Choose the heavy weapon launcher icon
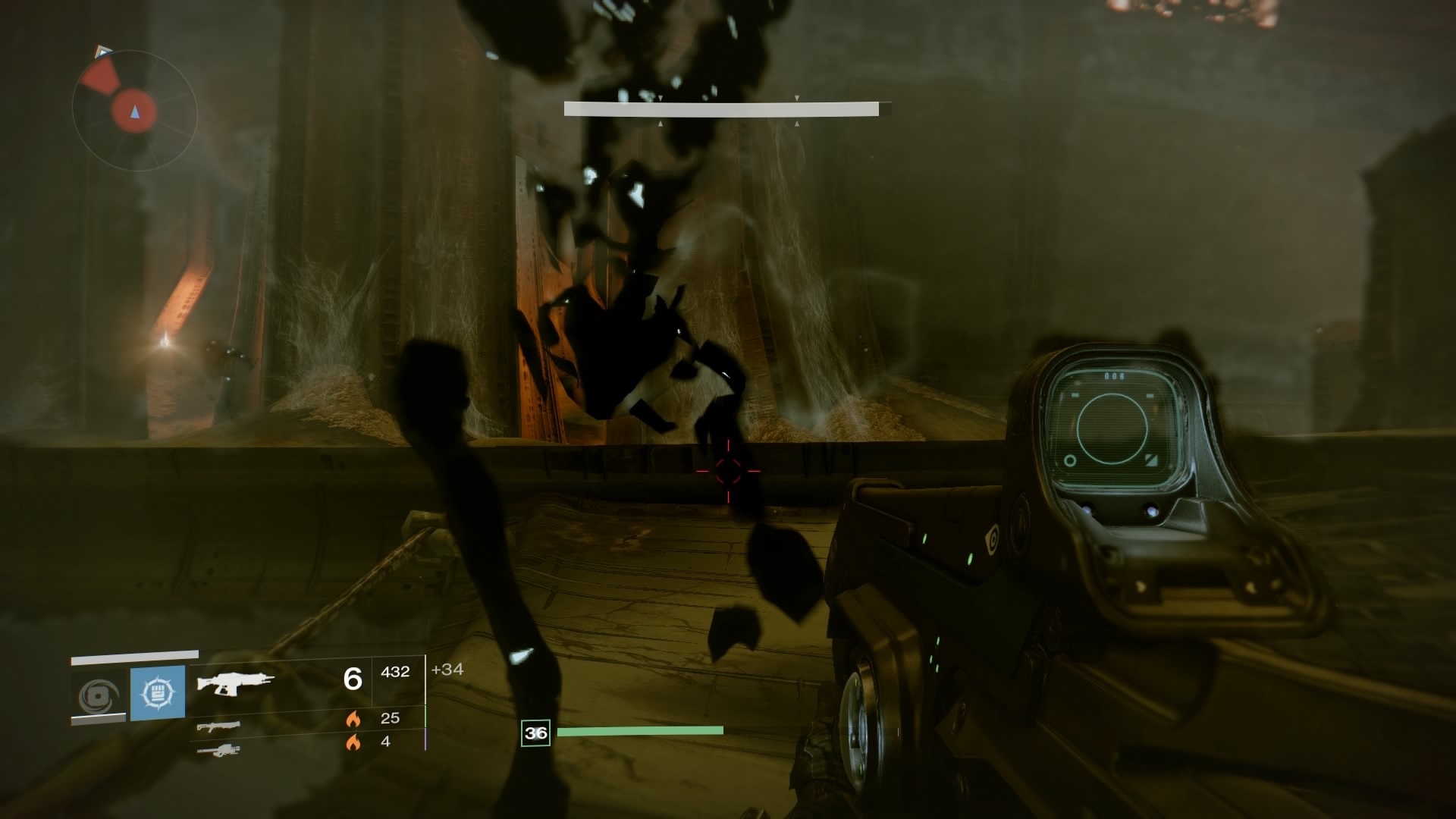The width and height of the screenshot is (1456, 819). coord(218,751)
